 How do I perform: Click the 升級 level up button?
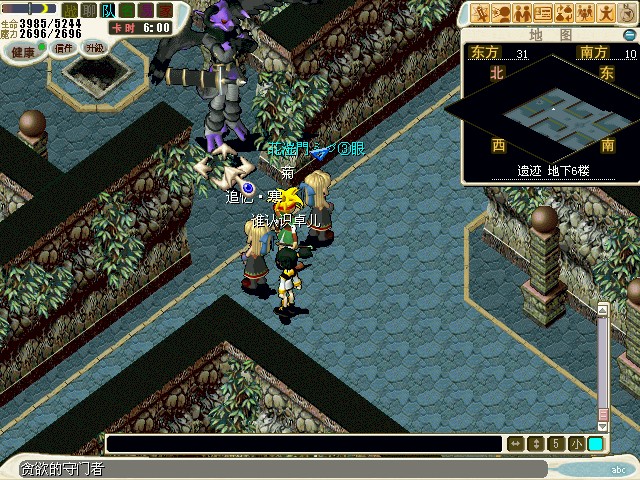pyautogui.click(x=94, y=48)
